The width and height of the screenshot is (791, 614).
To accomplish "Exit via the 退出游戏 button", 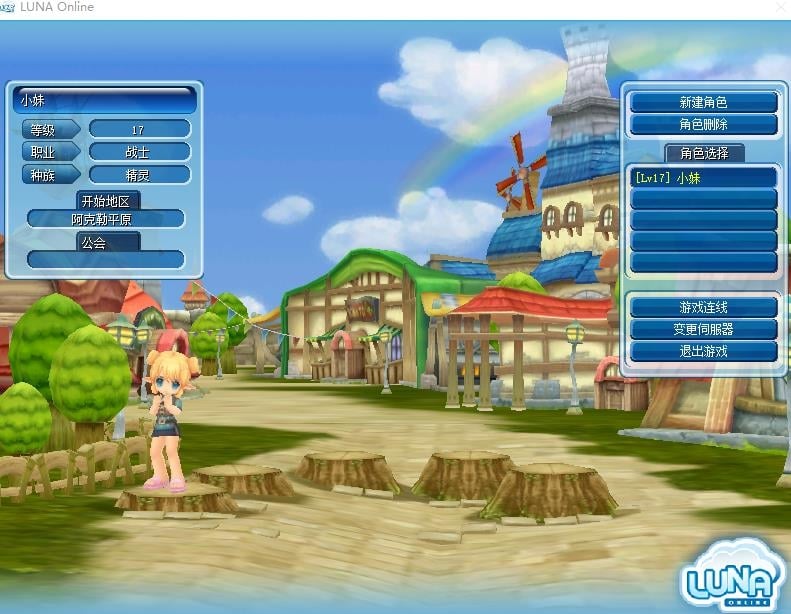I will (703, 351).
